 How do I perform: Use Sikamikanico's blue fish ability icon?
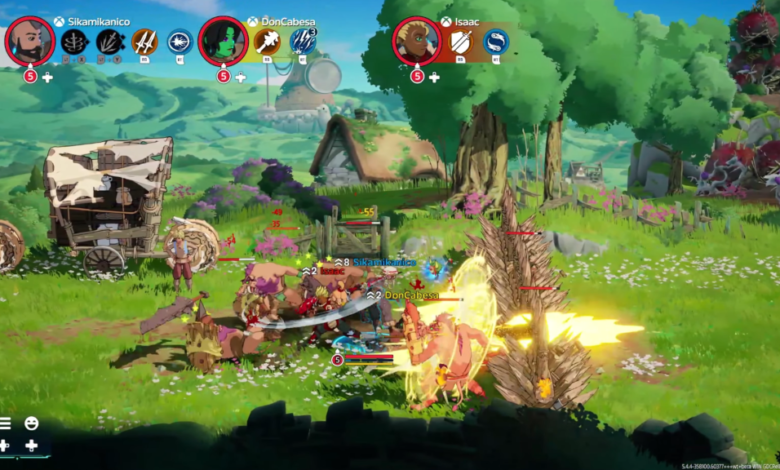[x=180, y=42]
